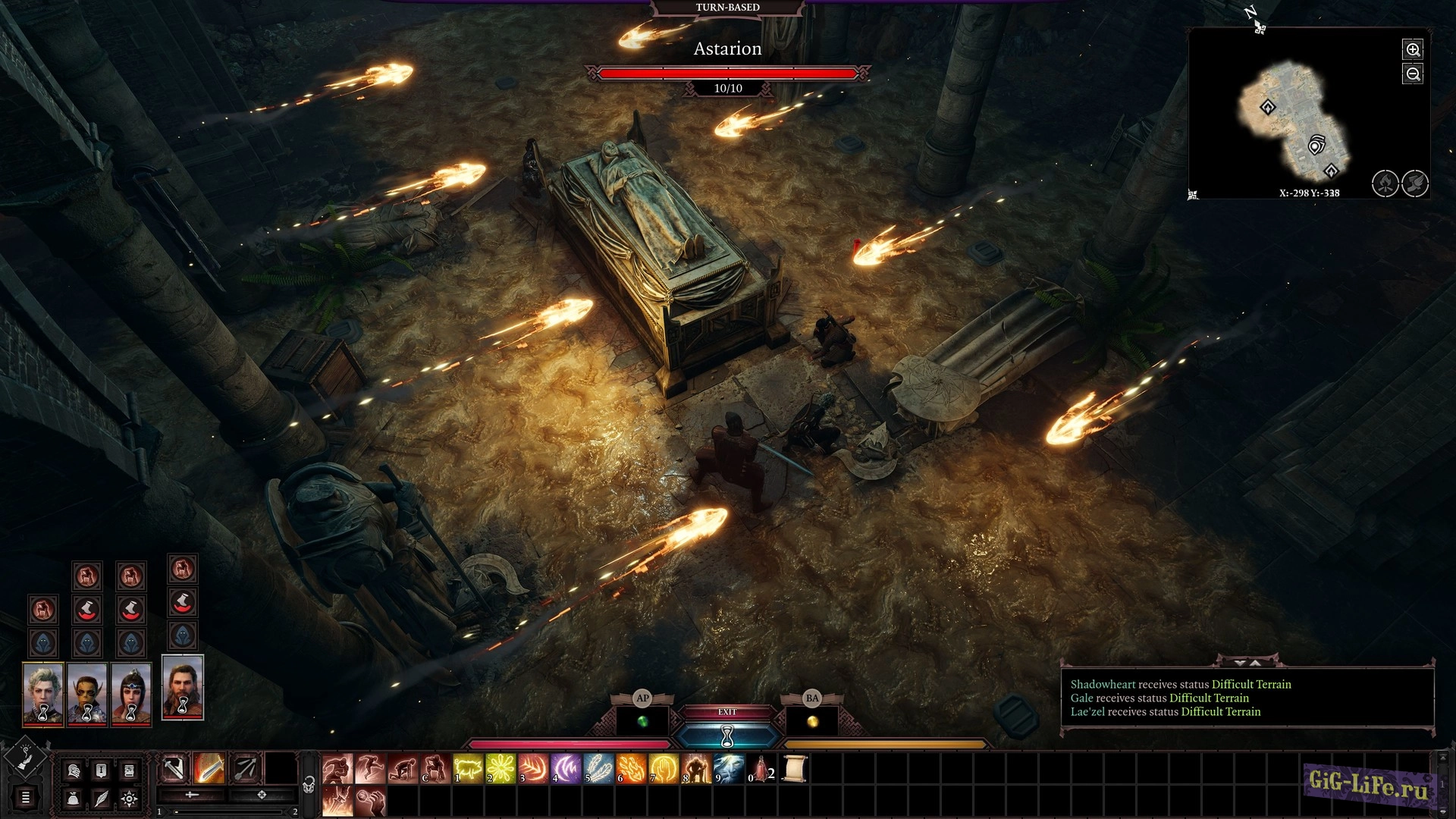Select the flaming sword weapon action
1456x819 pixels.
click(x=209, y=769)
